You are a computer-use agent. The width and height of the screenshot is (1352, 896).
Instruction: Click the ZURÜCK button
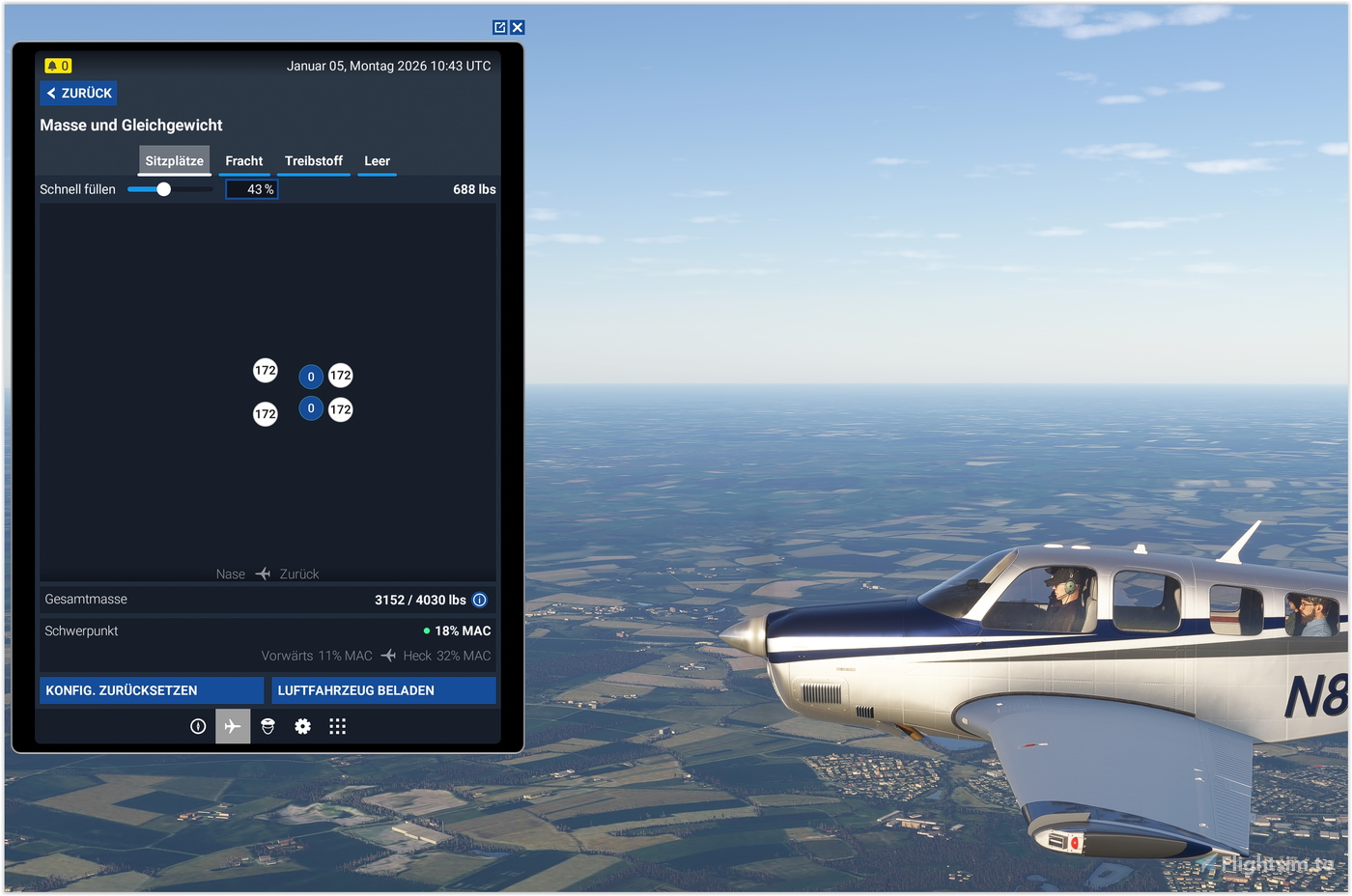pyautogui.click(x=77, y=93)
